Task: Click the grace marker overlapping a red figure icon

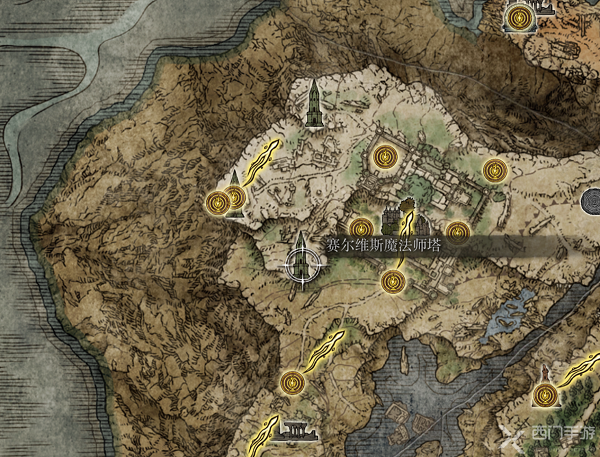Action: [x=545, y=397]
